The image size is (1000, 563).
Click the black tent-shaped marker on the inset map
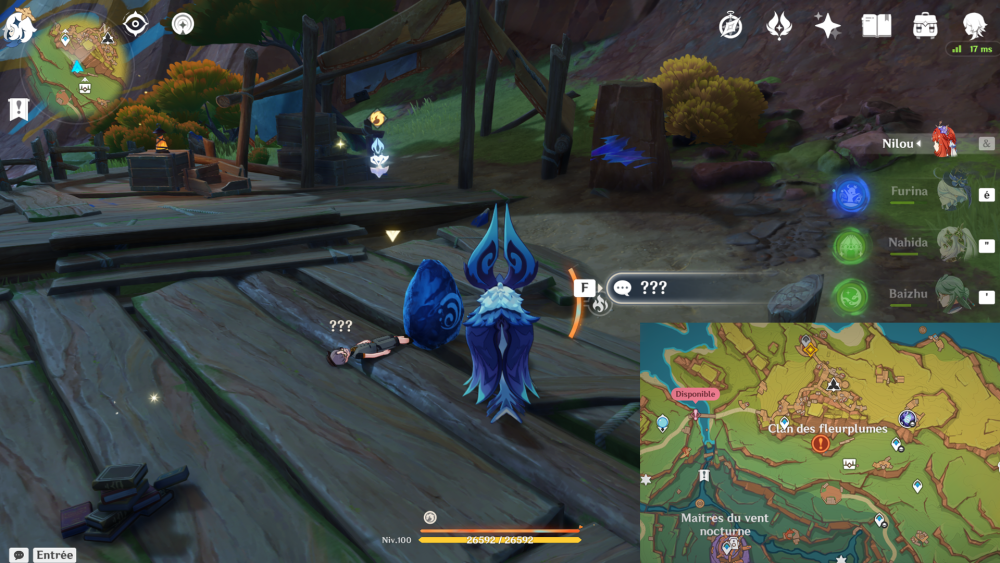[832, 382]
